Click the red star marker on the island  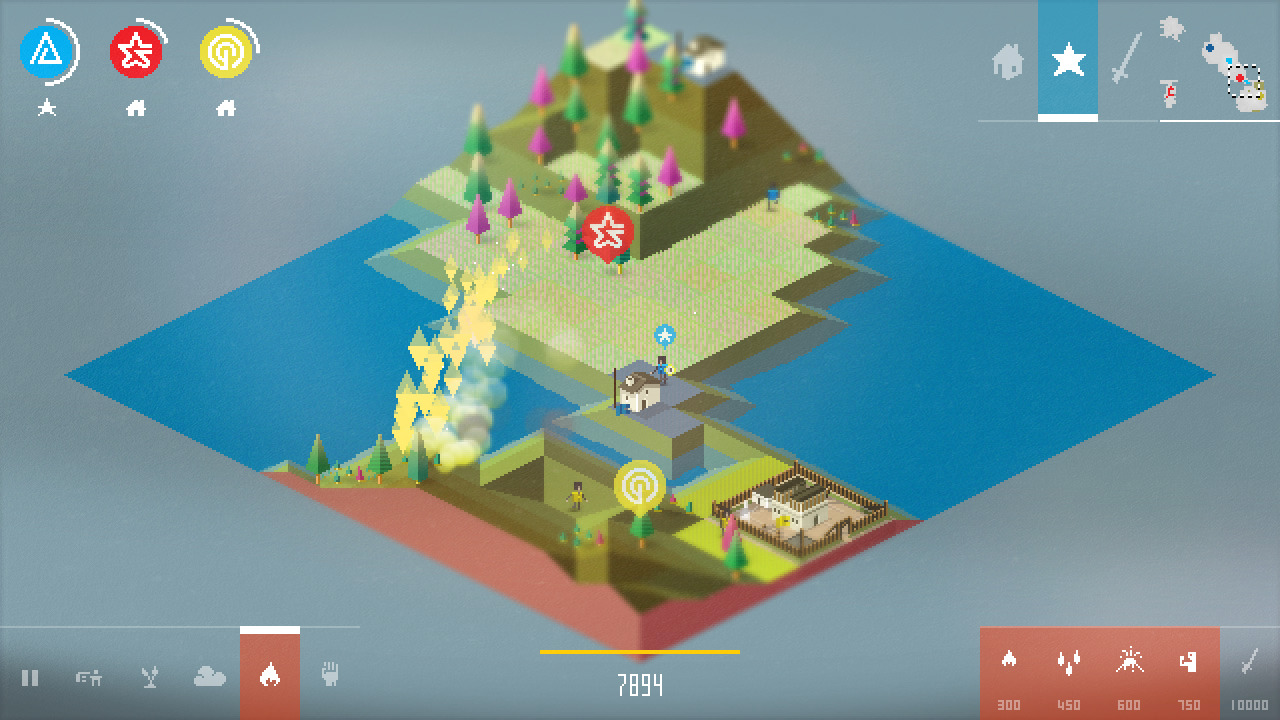click(x=607, y=233)
